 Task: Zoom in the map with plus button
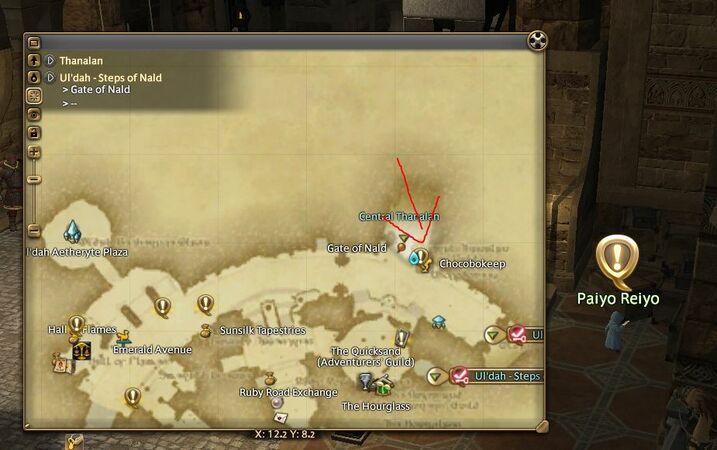[34, 152]
